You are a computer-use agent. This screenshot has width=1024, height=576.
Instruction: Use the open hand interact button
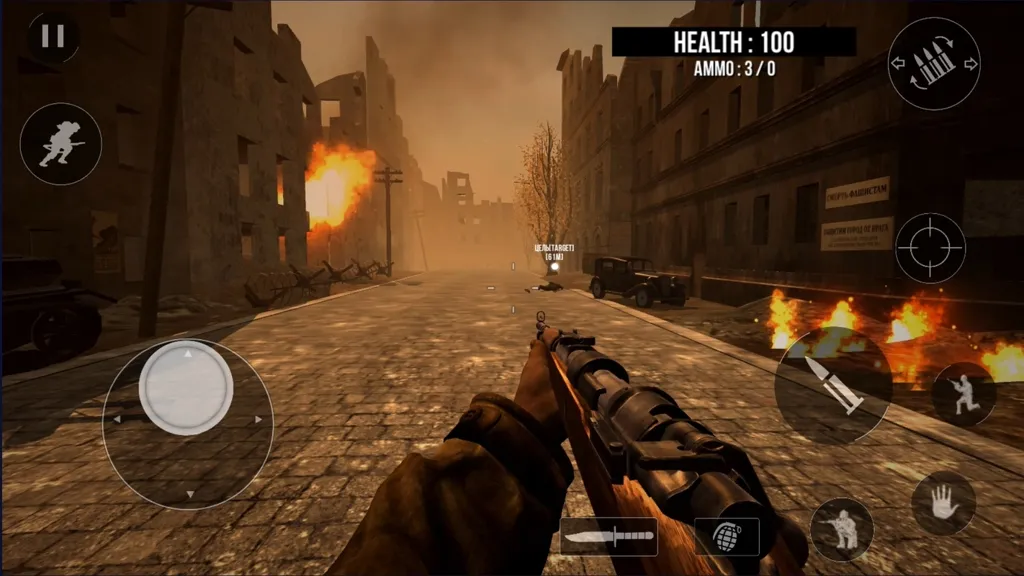pyautogui.click(x=943, y=503)
